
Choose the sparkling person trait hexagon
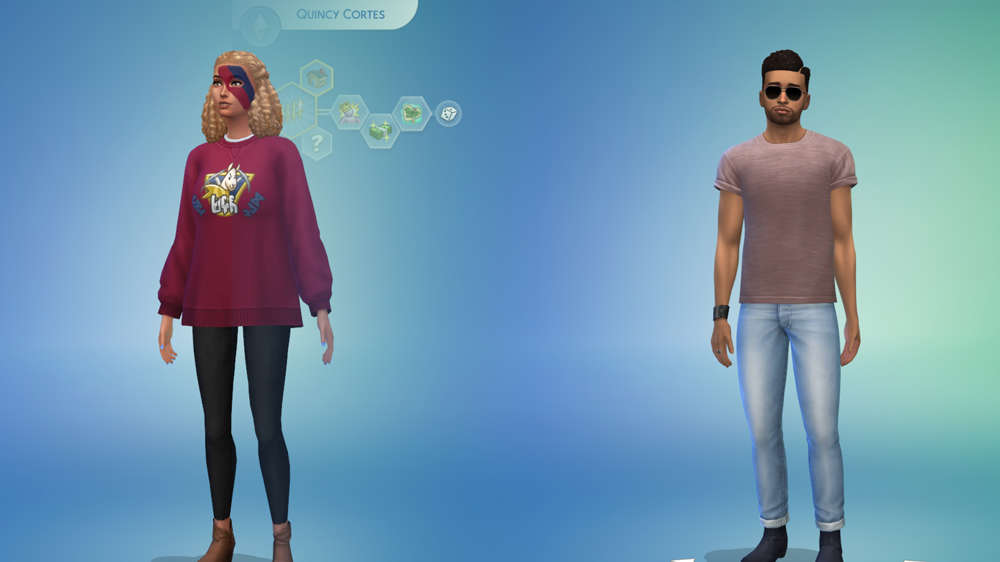click(x=349, y=112)
